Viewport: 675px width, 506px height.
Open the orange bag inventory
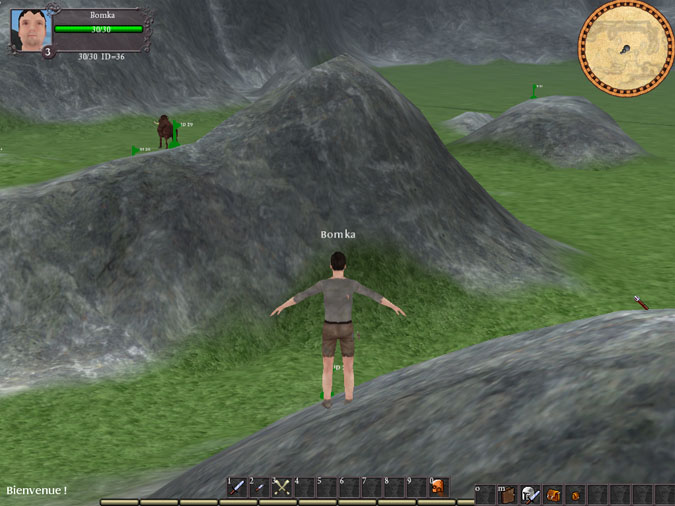click(552, 494)
